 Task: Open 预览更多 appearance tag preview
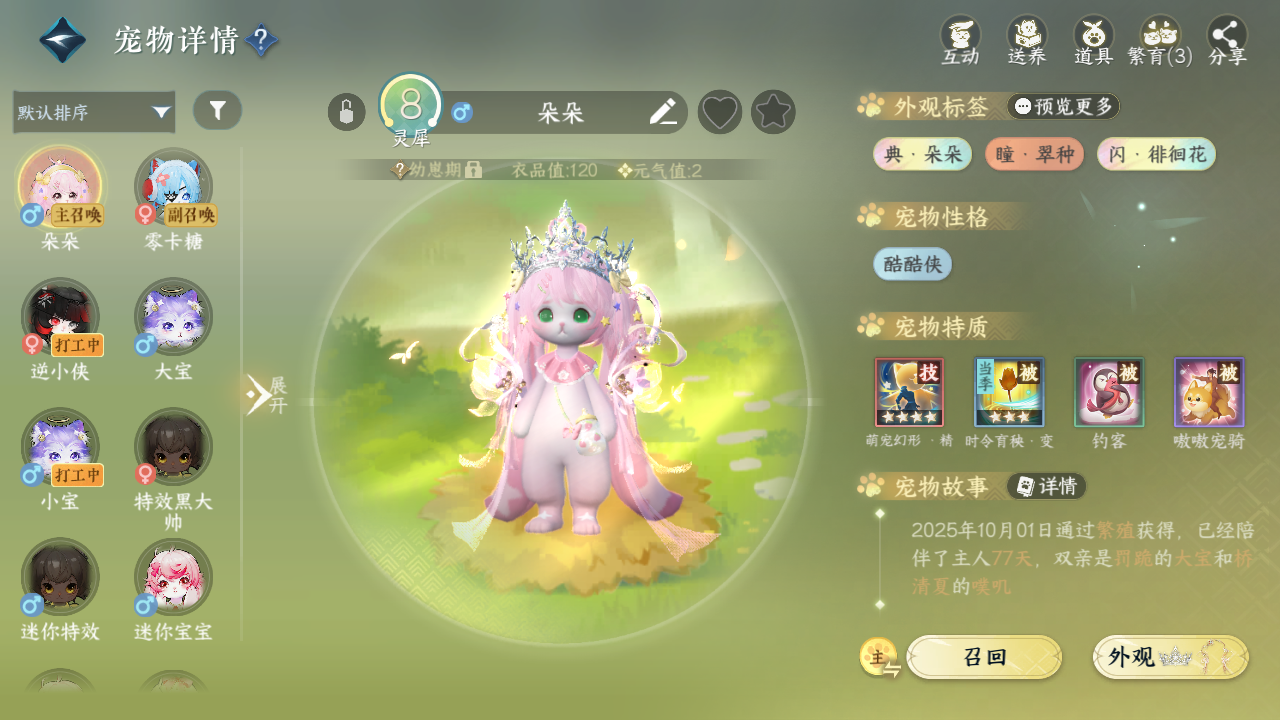pos(1063,106)
